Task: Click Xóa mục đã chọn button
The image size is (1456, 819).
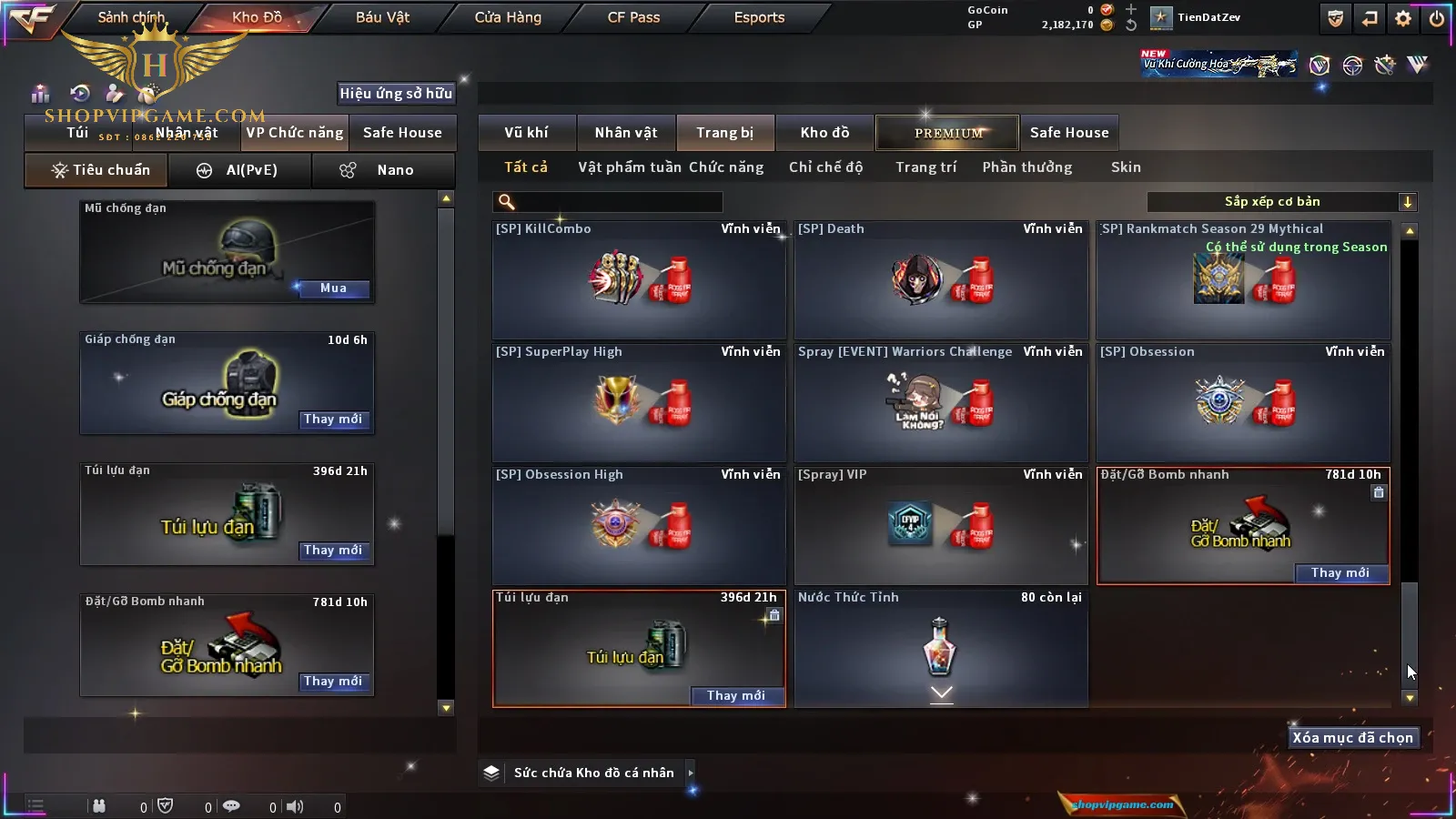Action: pyautogui.click(x=1352, y=738)
